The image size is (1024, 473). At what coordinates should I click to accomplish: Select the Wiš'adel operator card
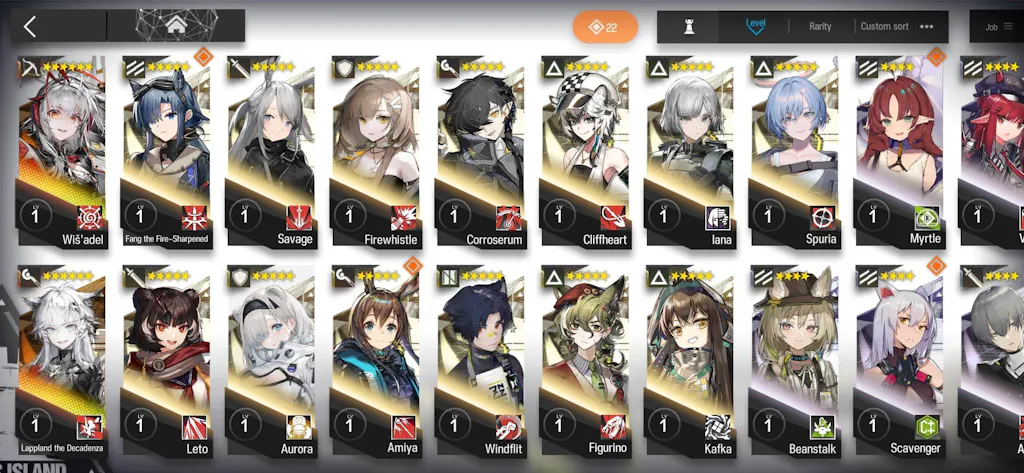[x=60, y=150]
